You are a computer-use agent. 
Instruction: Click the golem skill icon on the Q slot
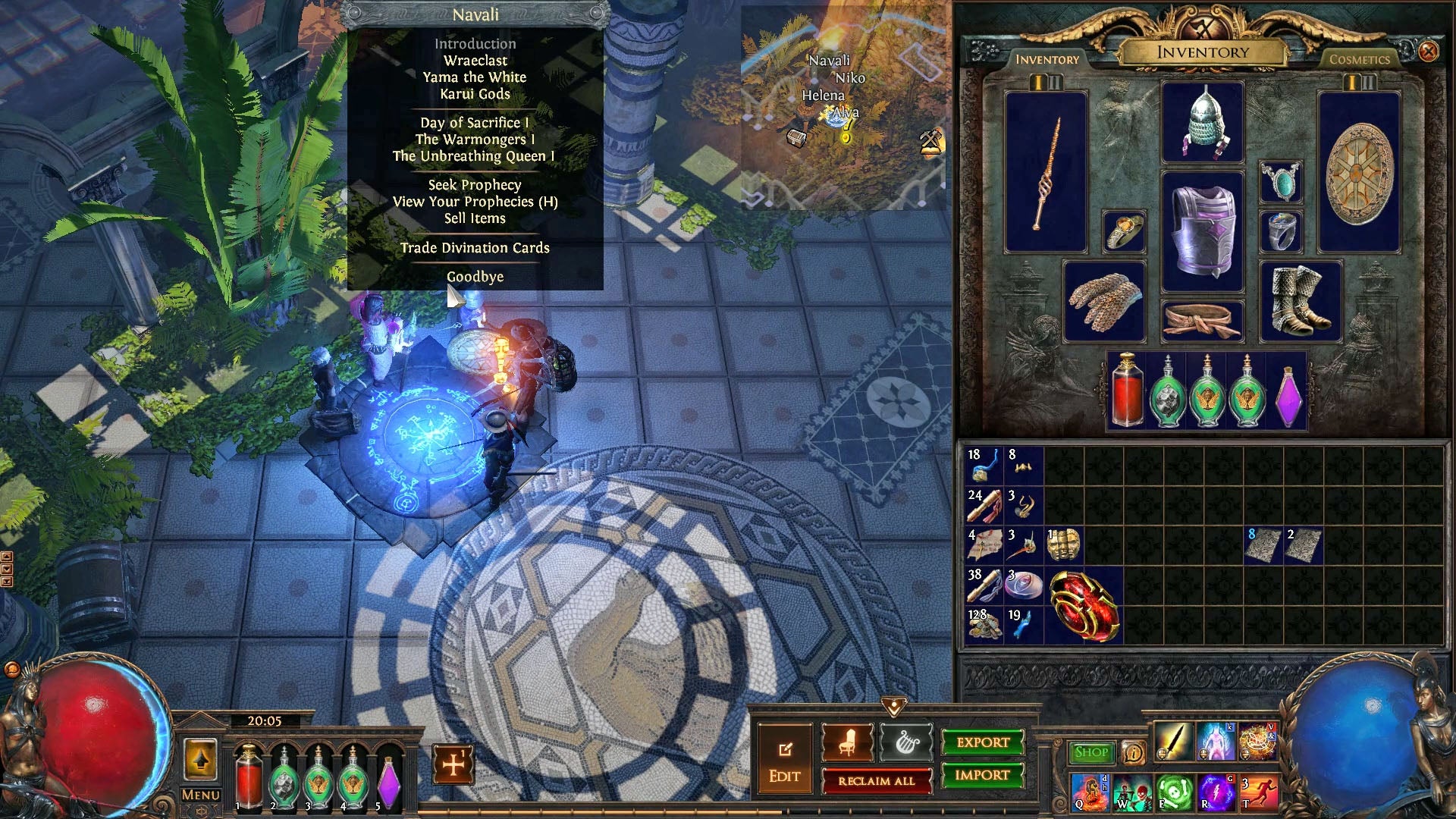pos(1090,792)
